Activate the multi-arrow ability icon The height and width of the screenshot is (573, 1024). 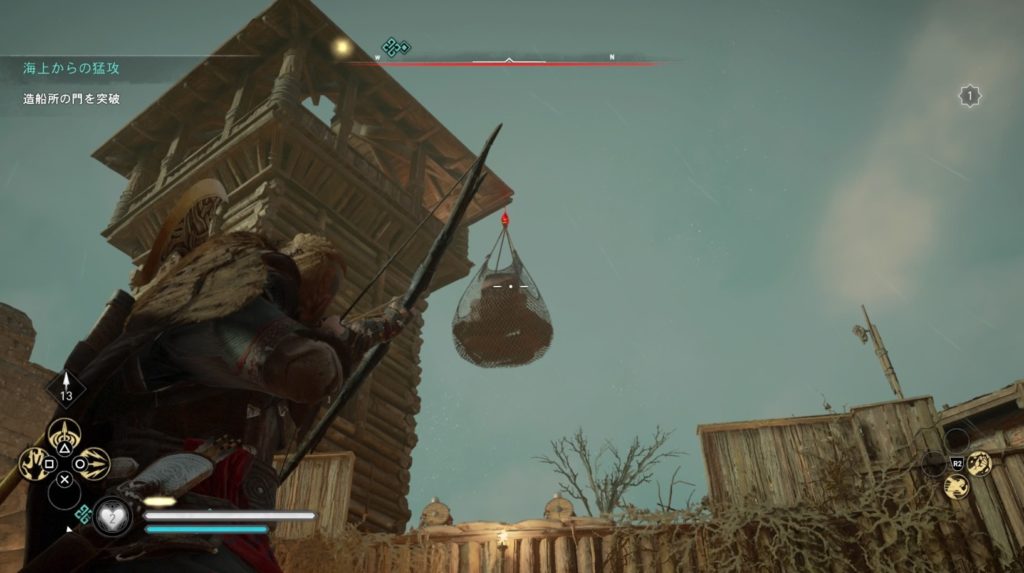[x=93, y=463]
